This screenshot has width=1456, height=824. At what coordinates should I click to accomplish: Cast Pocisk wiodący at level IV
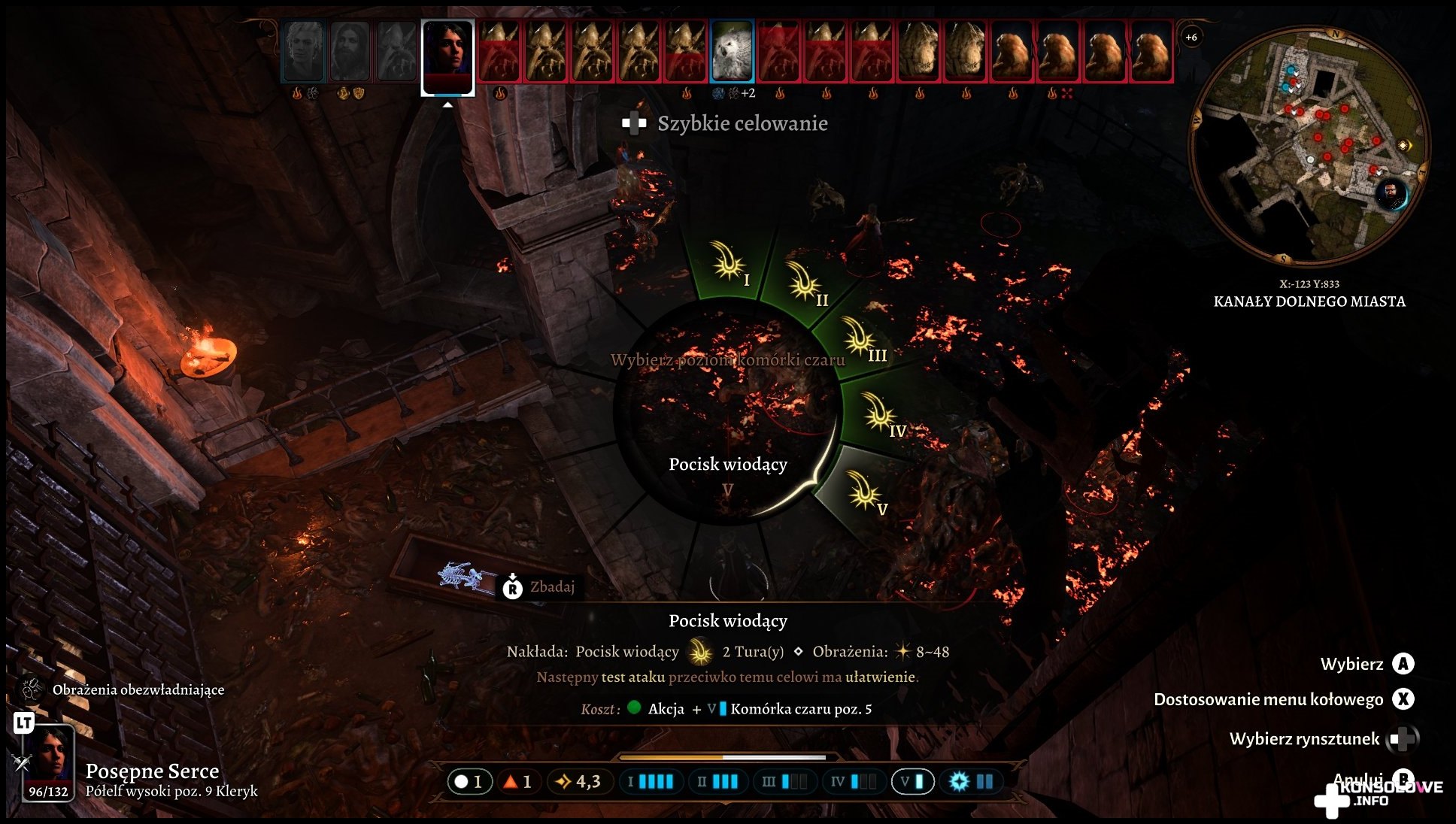pyautogui.click(x=881, y=414)
